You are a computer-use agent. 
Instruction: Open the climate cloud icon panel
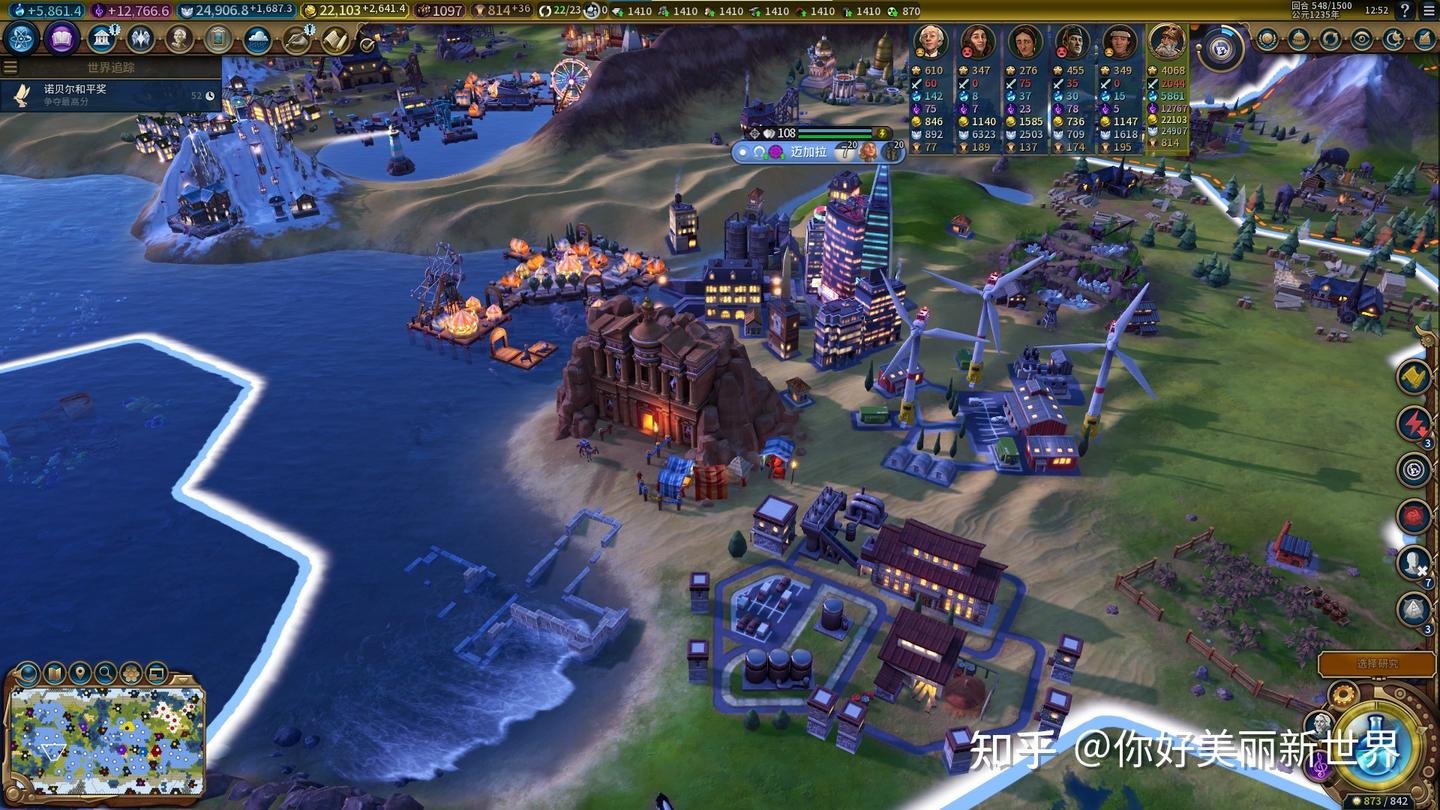[258, 39]
